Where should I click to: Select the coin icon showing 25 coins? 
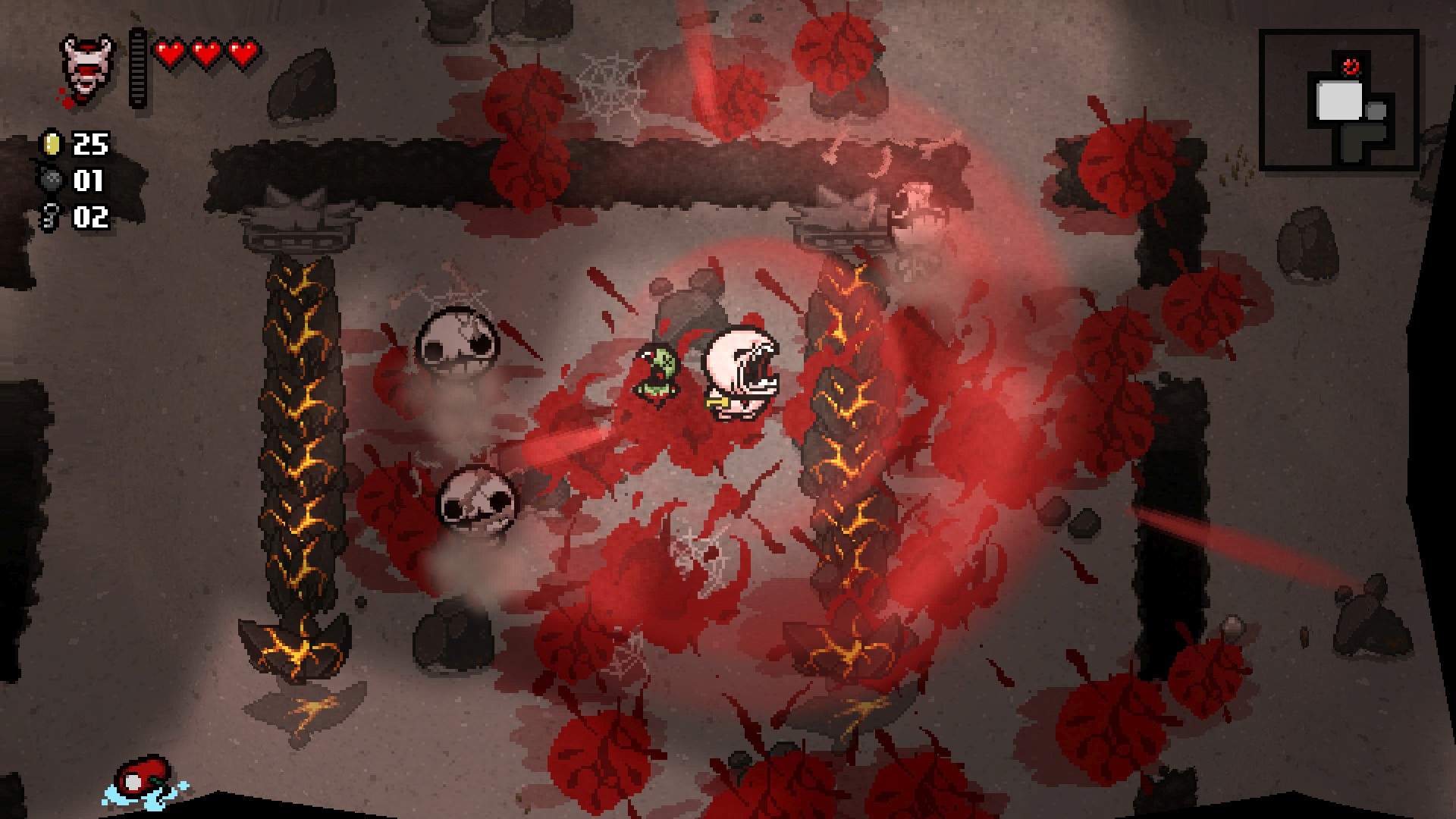point(50,144)
